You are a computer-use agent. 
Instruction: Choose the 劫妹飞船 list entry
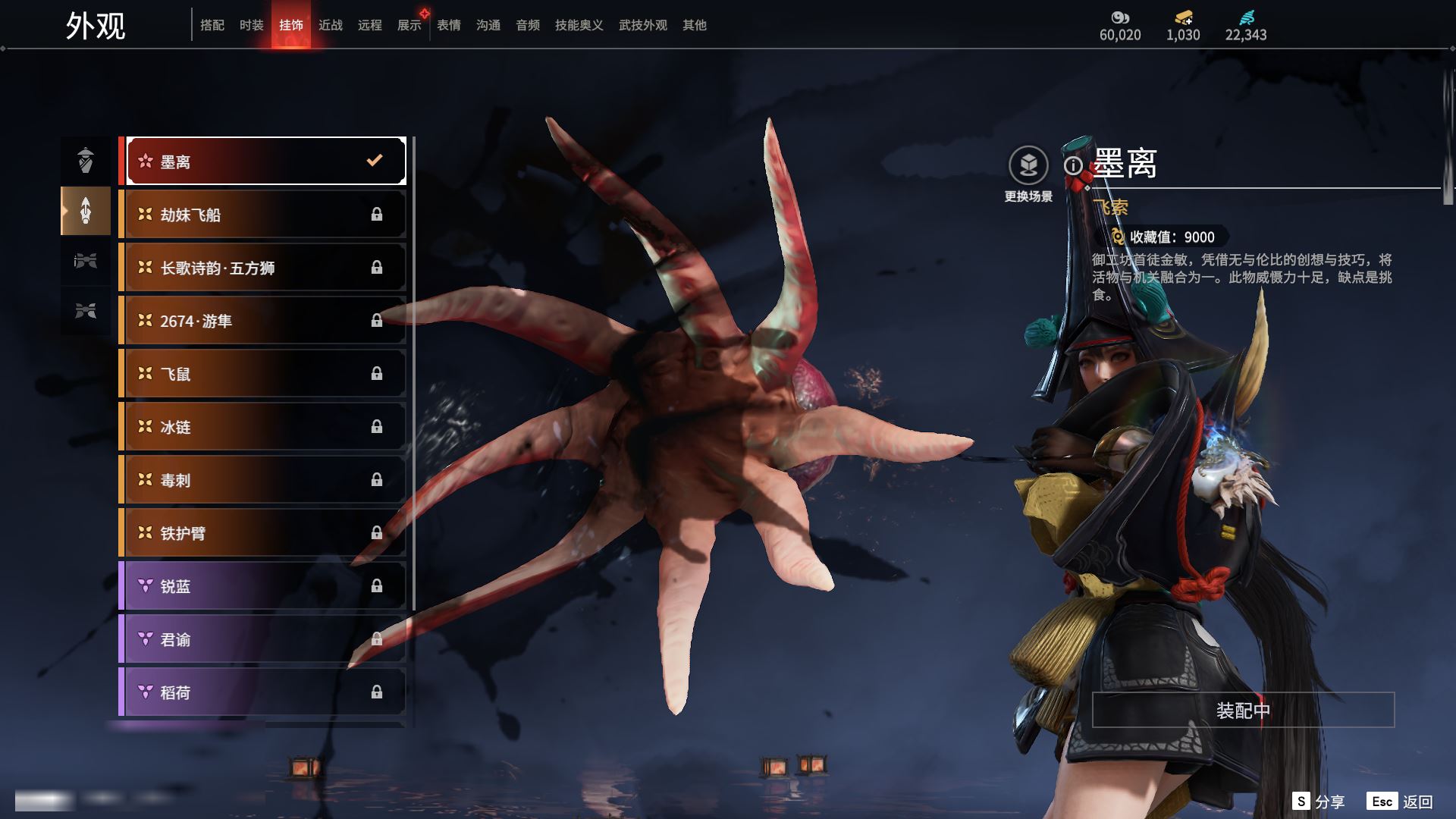(265, 215)
